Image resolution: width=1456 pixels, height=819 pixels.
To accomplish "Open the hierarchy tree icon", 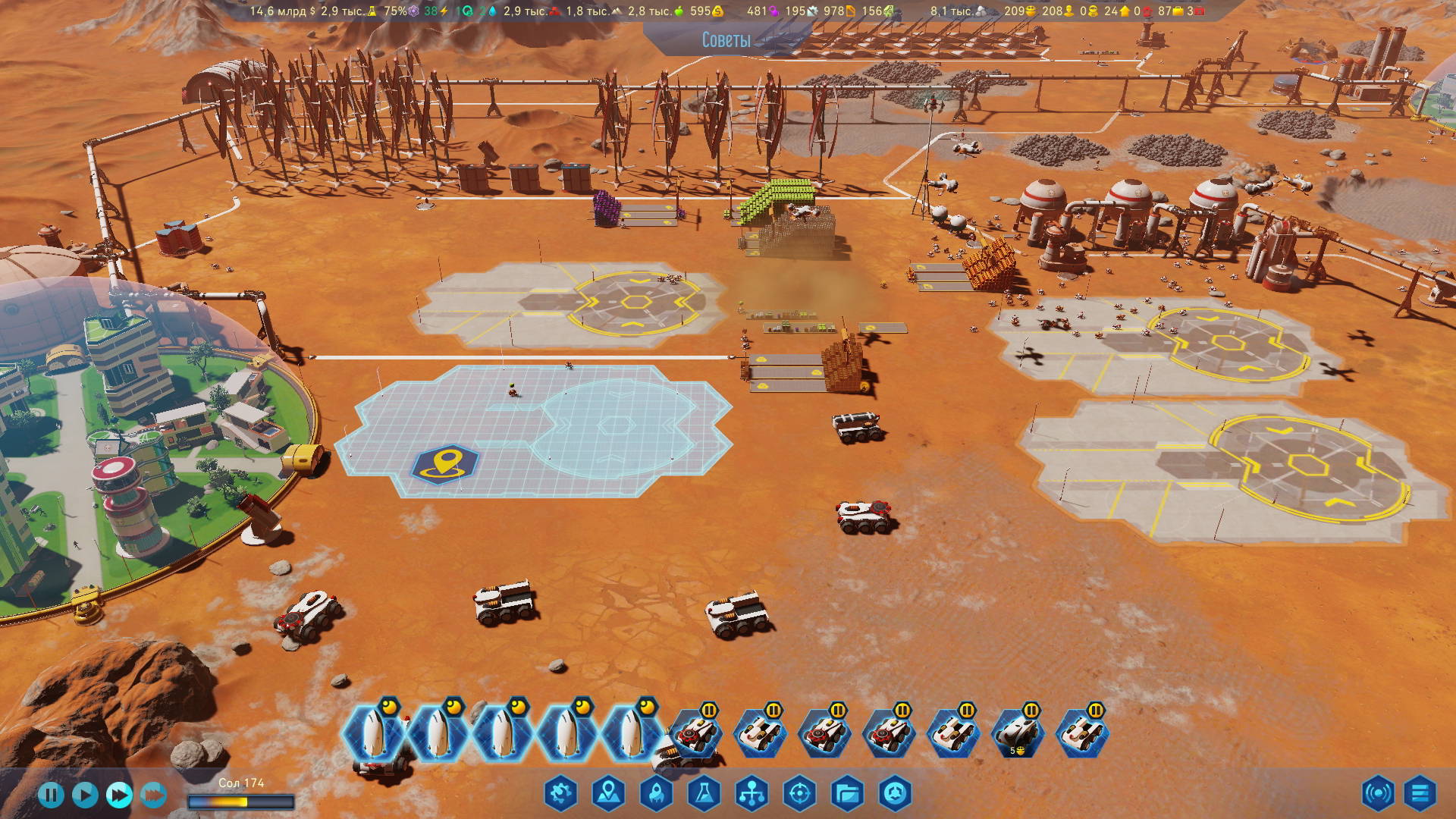I will (x=752, y=793).
